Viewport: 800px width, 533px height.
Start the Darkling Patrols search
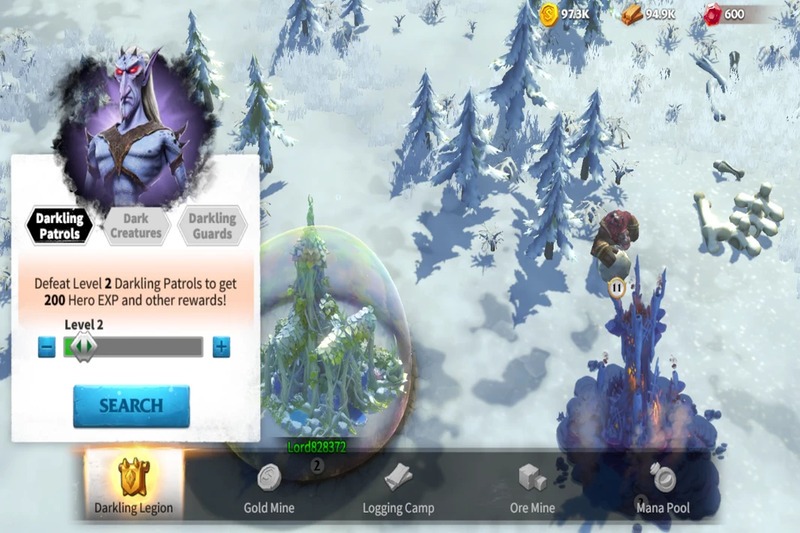point(131,406)
